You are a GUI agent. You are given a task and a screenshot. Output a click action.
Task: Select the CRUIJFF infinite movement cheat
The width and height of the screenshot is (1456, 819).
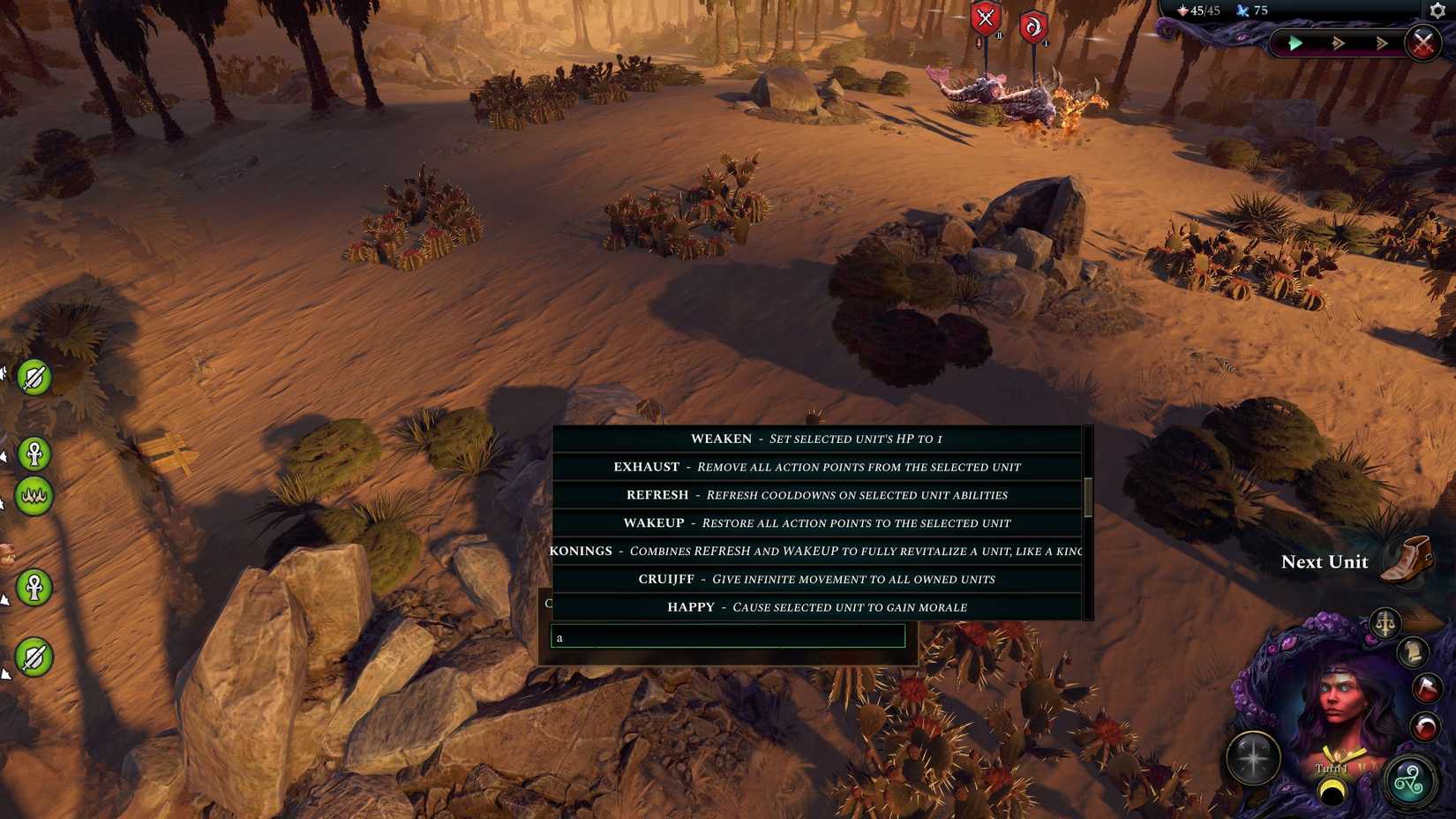(x=816, y=579)
